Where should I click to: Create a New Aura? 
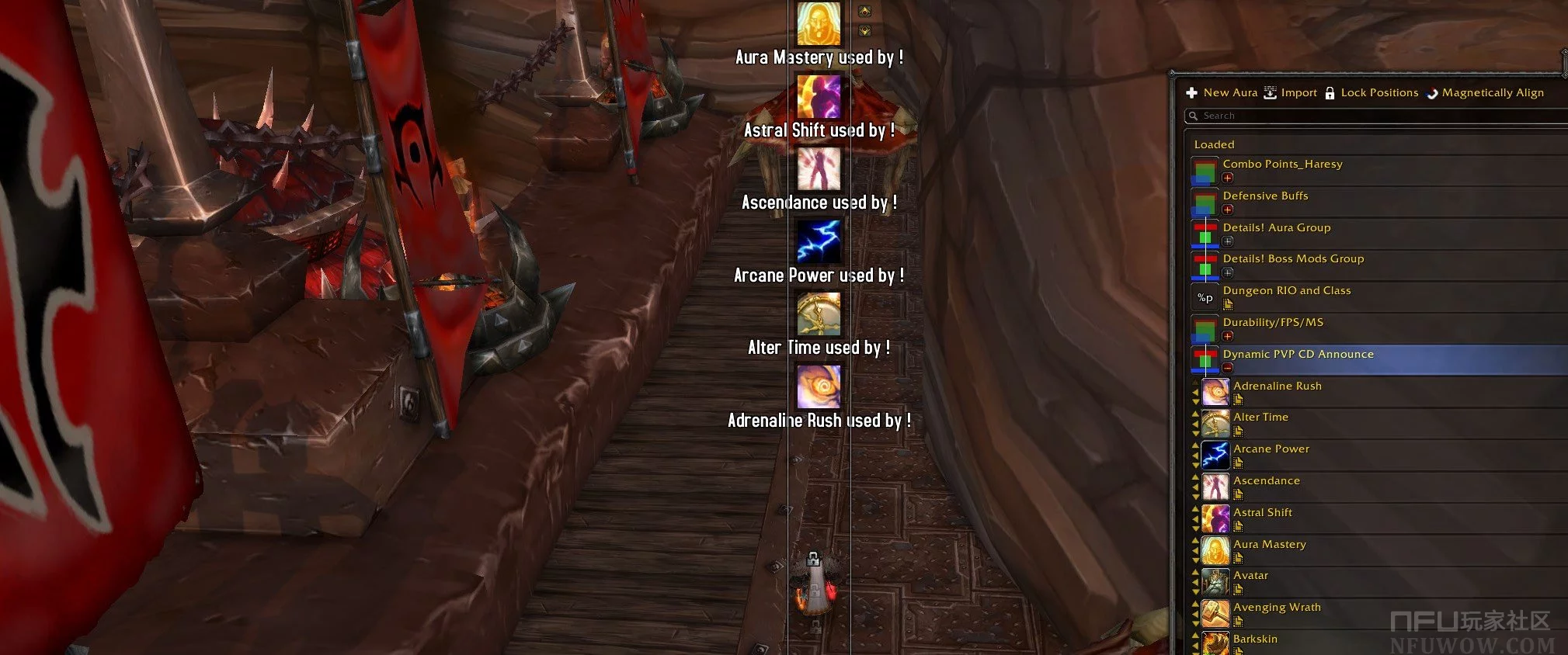pyautogui.click(x=1222, y=93)
